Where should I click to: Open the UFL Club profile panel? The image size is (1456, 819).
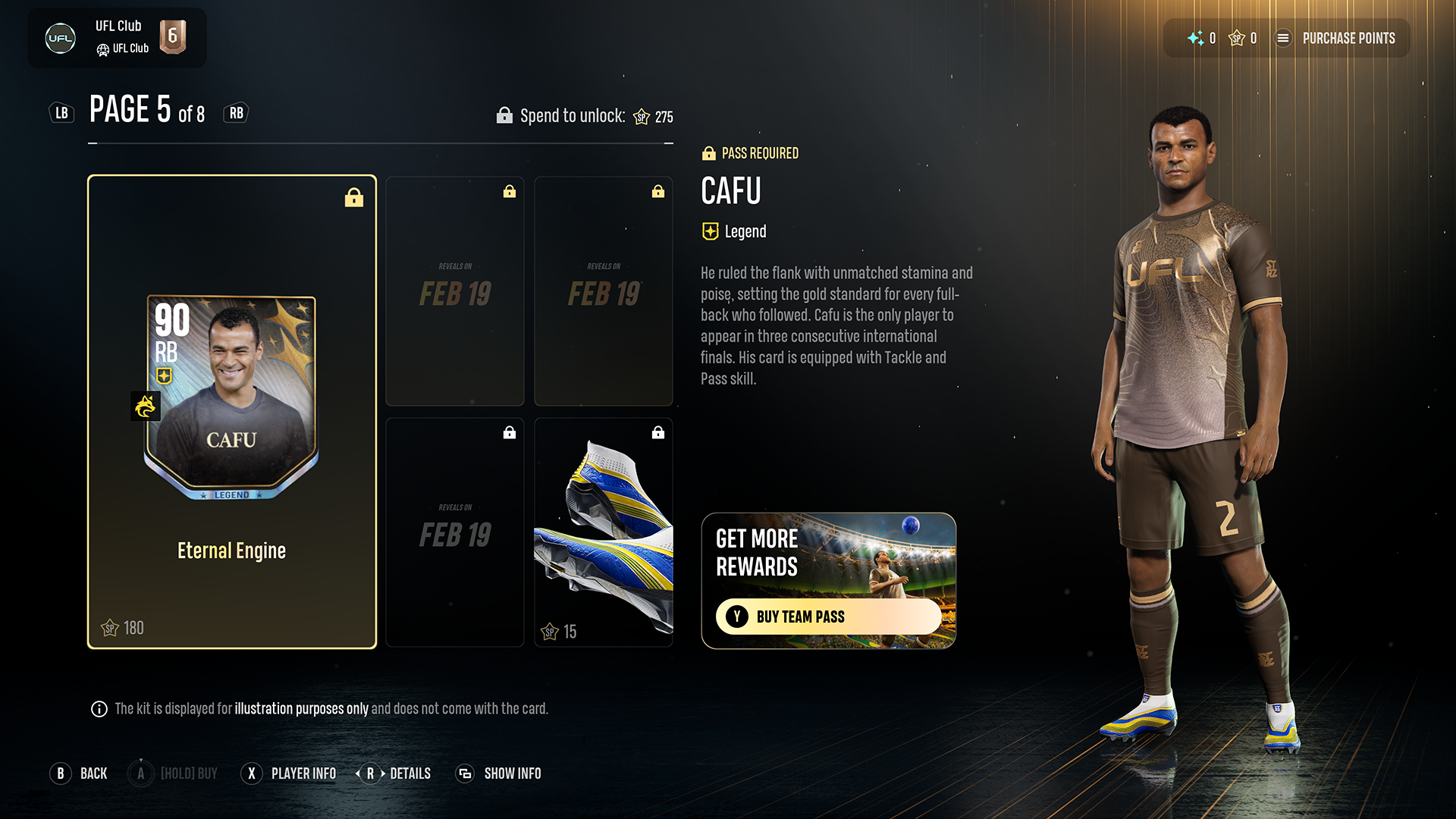pos(117,38)
